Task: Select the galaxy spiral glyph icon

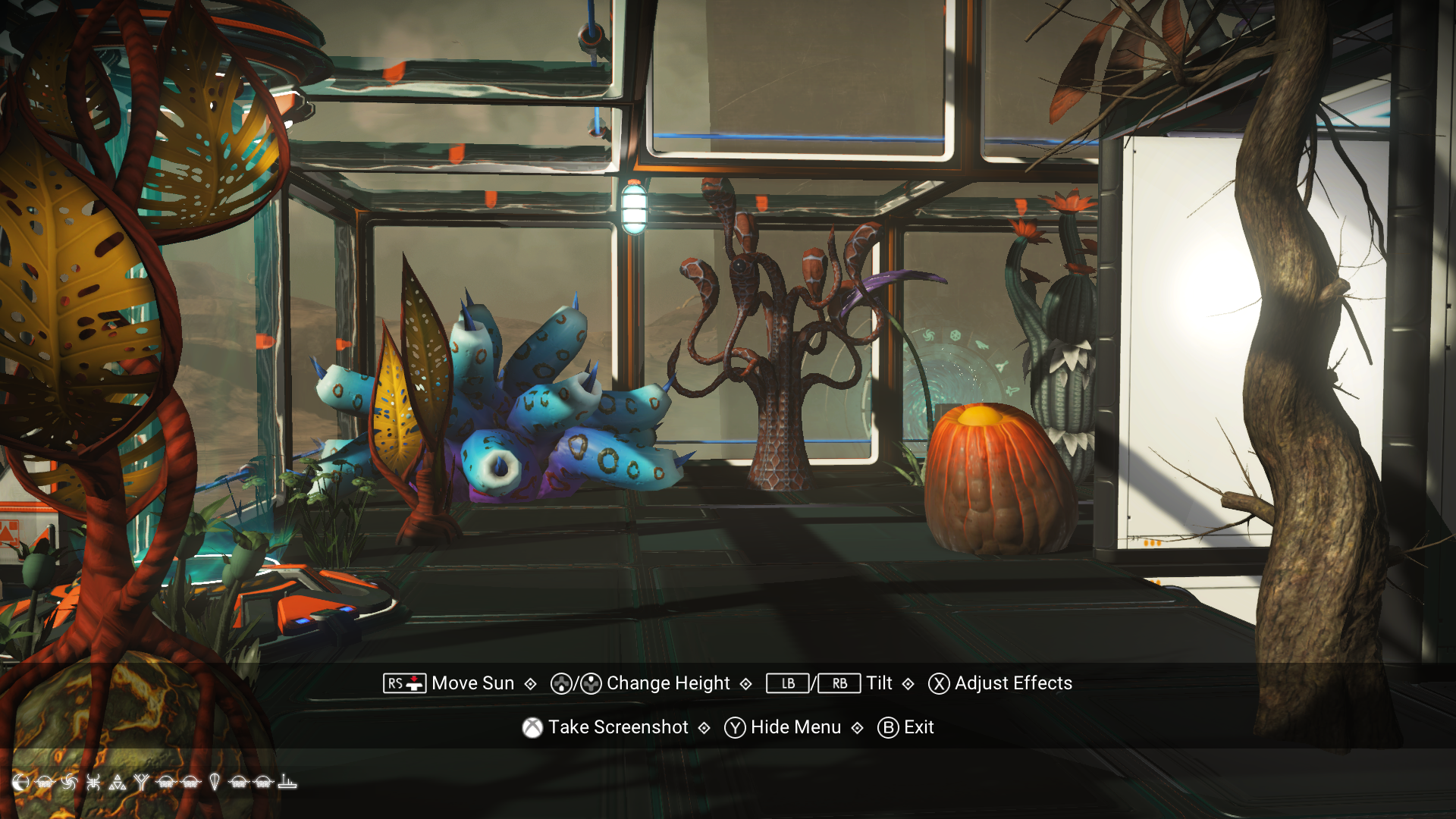Action: pos(68,783)
